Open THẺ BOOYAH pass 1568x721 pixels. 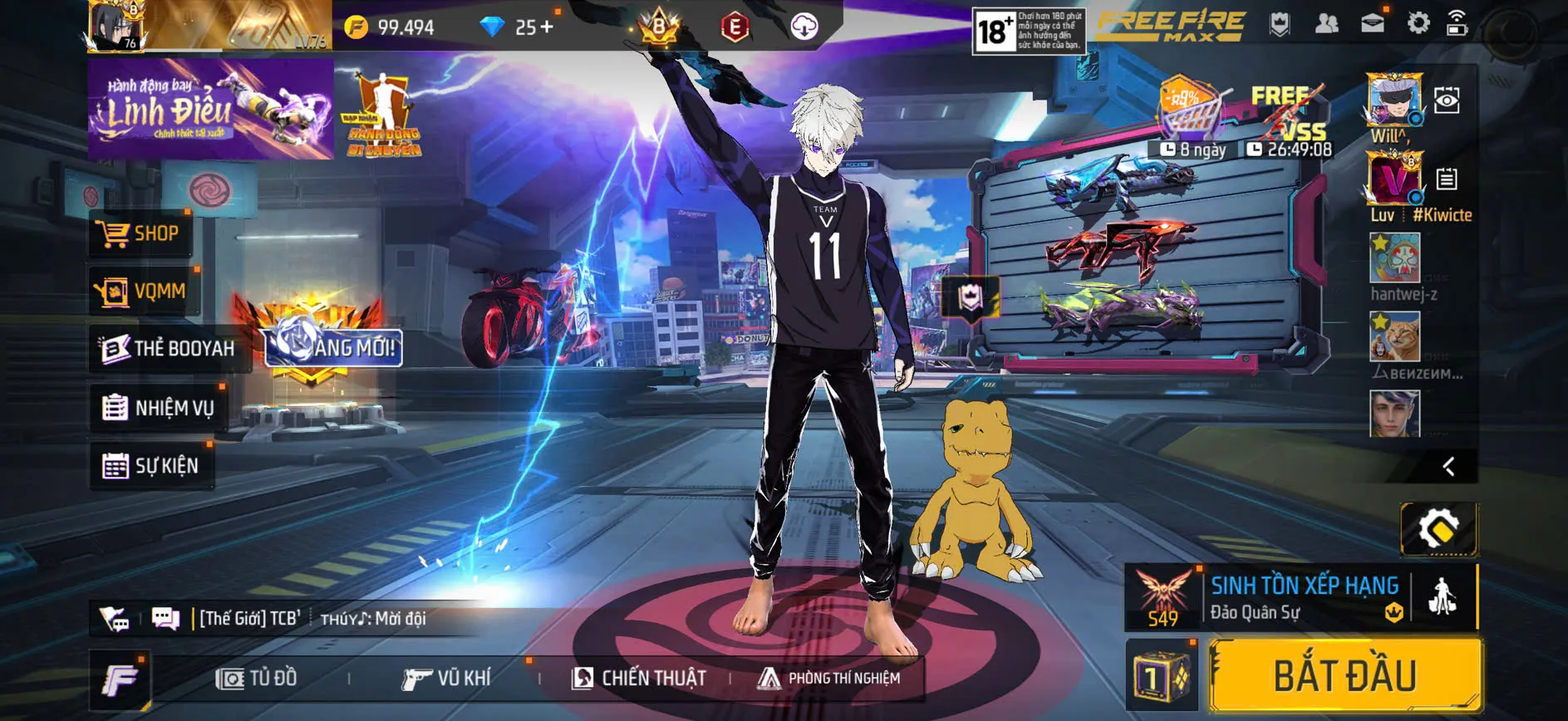167,349
